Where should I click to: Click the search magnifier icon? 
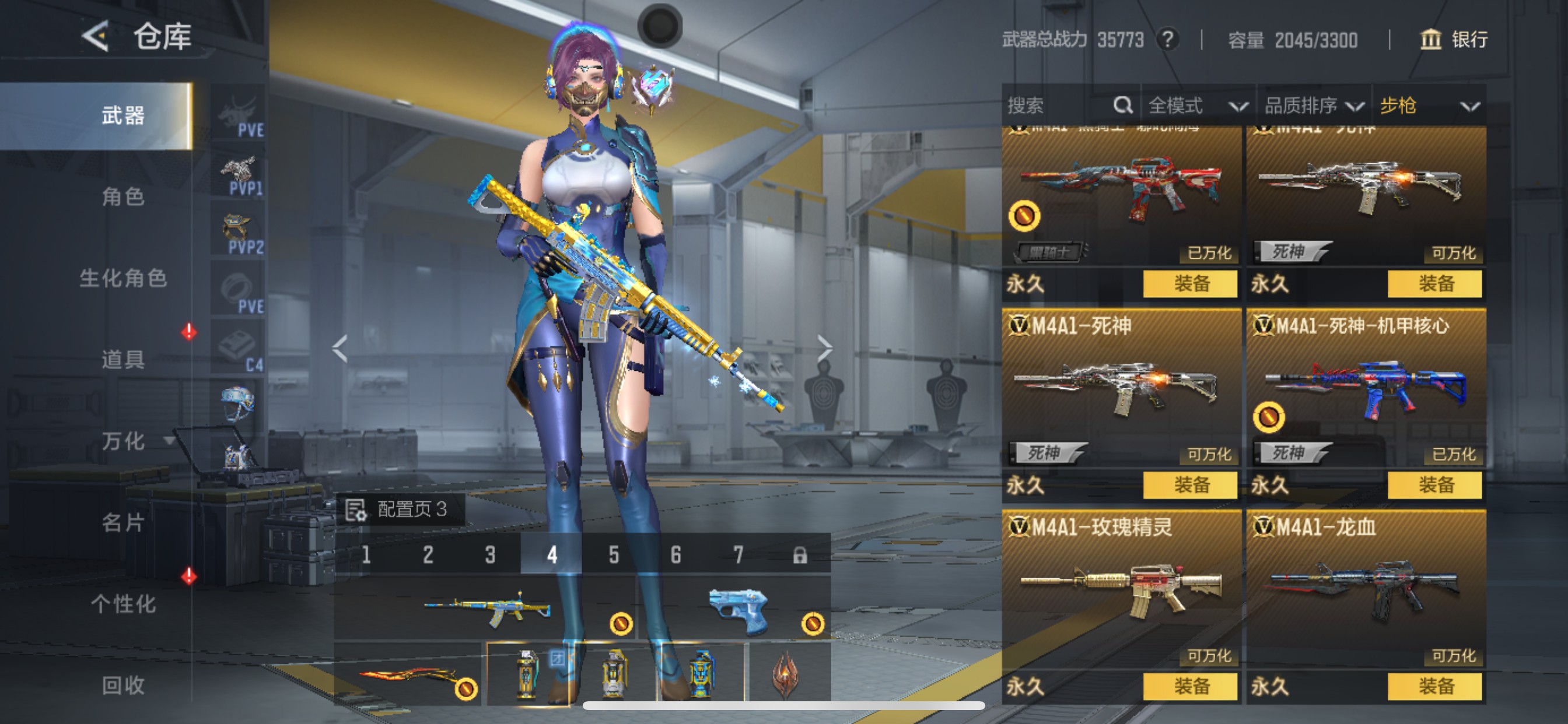(x=1123, y=106)
